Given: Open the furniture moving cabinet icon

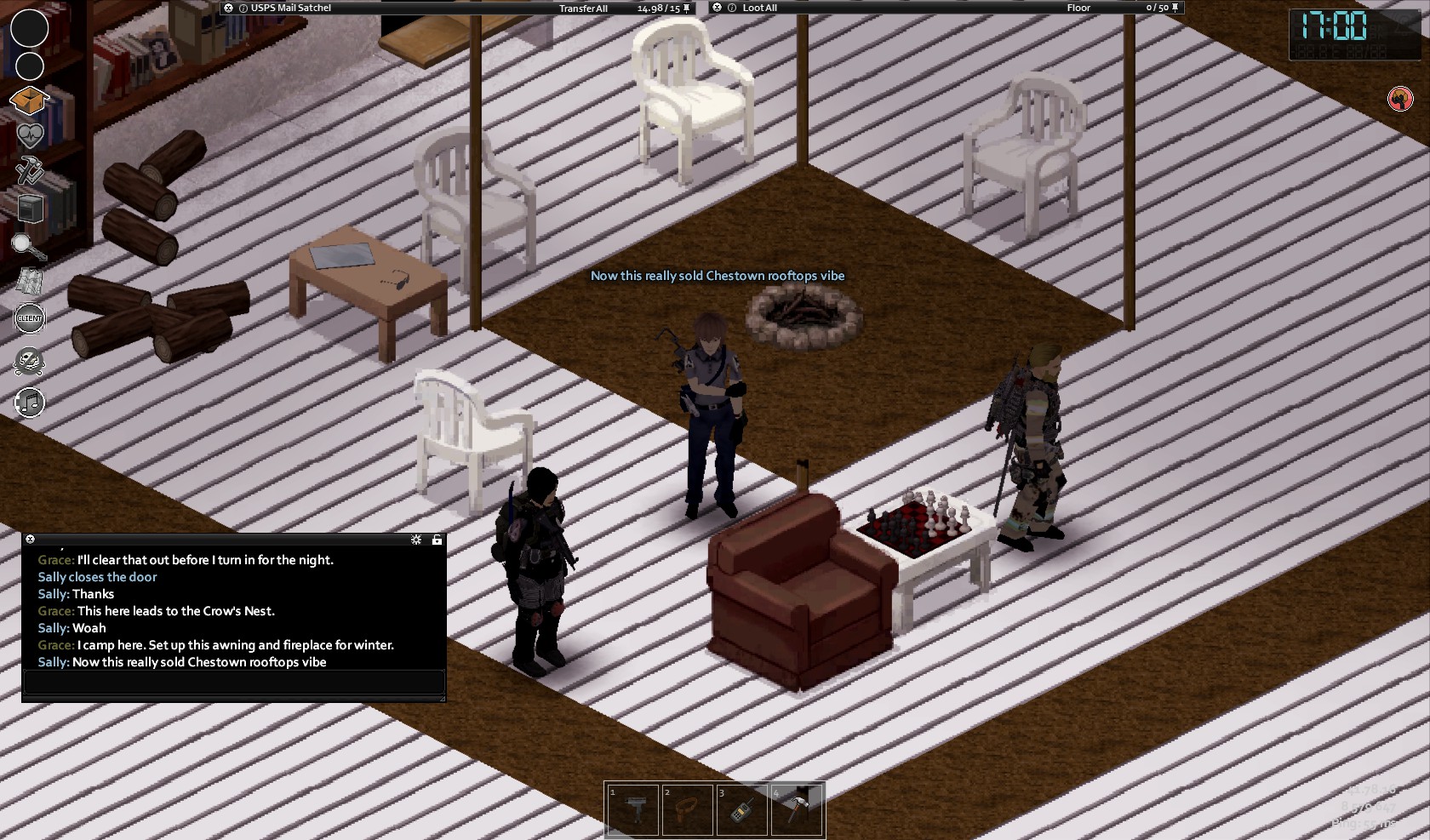Looking at the screenshot, I should click(30, 208).
